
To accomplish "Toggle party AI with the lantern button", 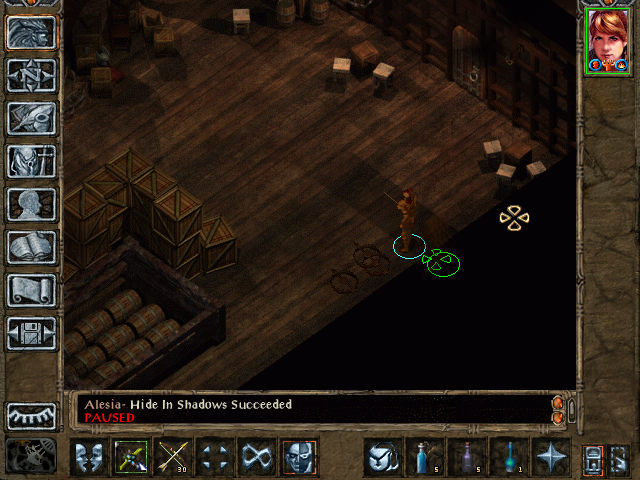I will 592,458.
